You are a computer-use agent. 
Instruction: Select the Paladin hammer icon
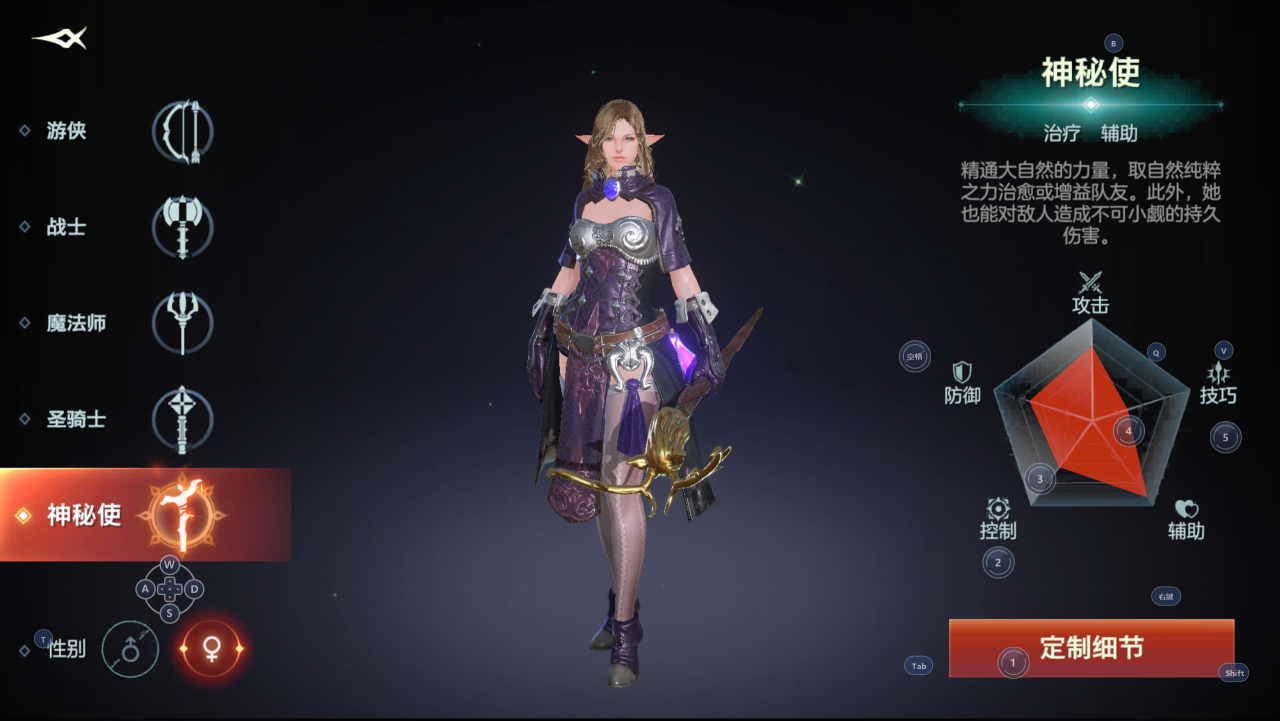point(181,419)
